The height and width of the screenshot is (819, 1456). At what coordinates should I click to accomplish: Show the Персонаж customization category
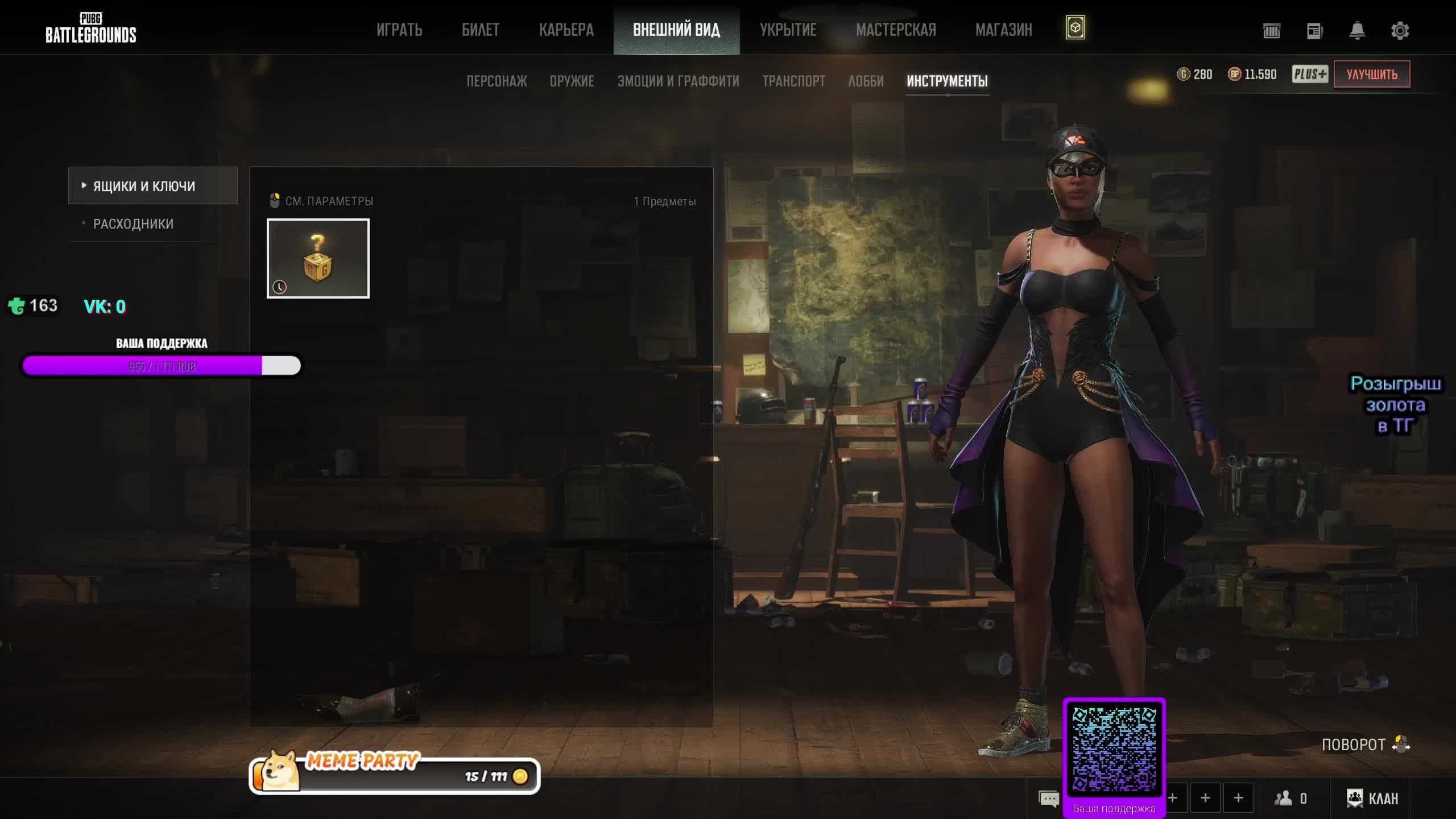pos(497,81)
